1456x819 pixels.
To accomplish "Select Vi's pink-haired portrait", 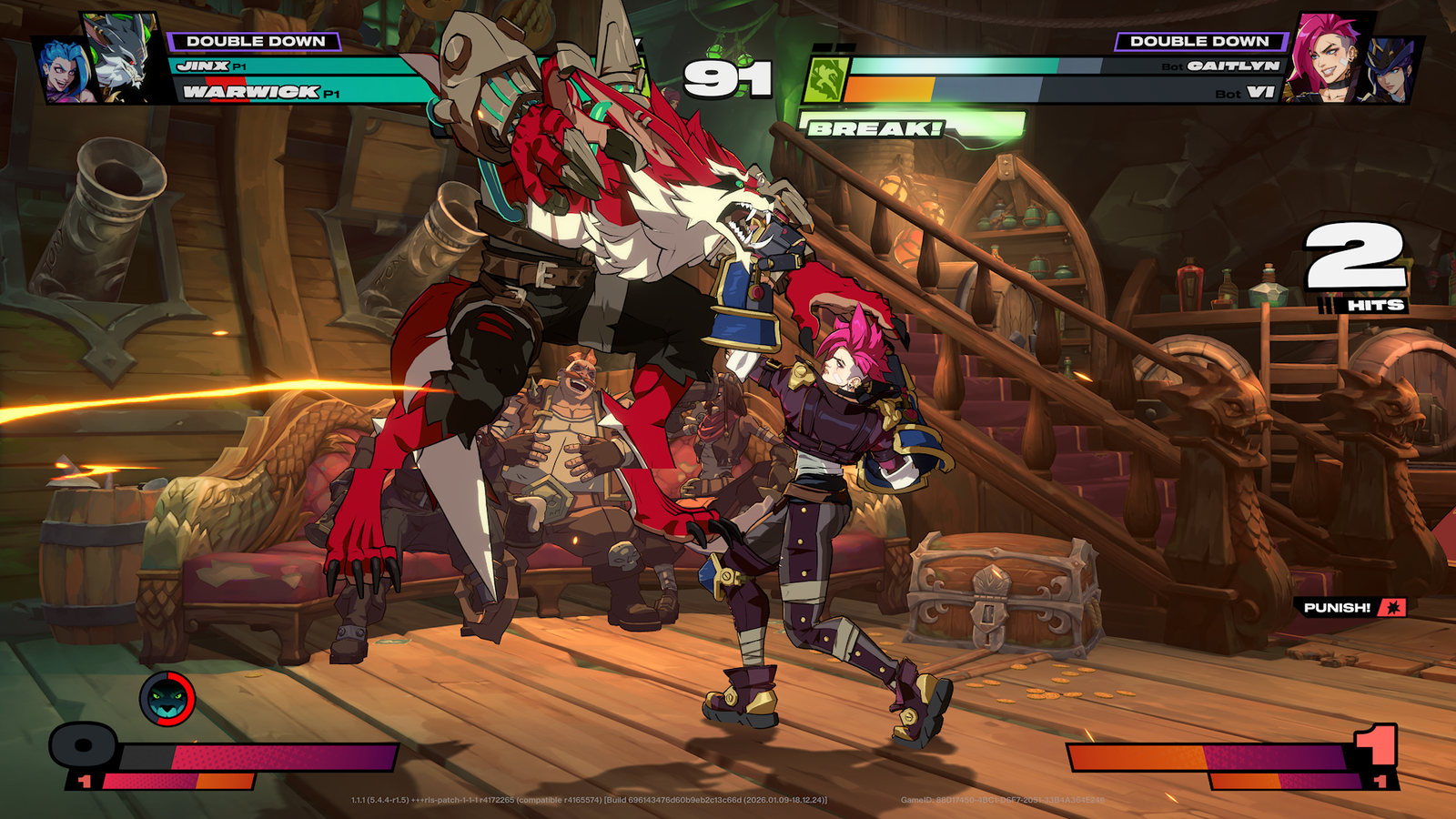I will click(x=1328, y=56).
